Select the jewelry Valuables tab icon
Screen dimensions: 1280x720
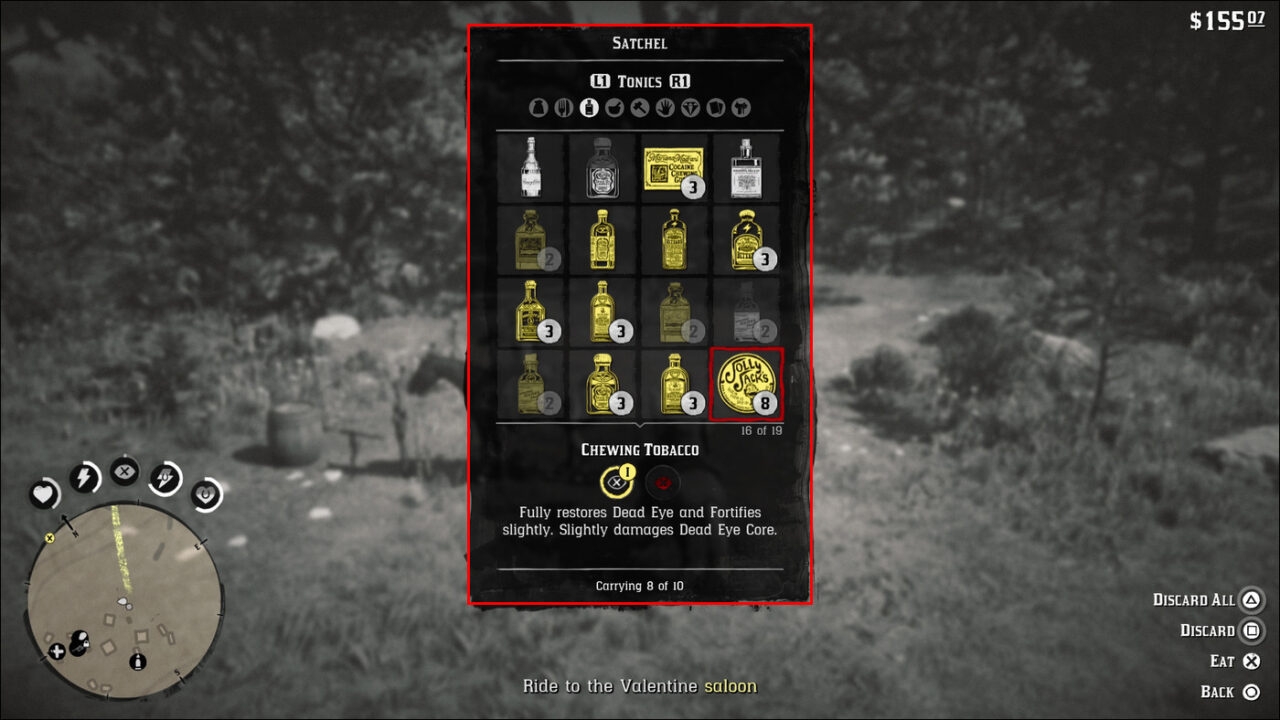(690, 107)
